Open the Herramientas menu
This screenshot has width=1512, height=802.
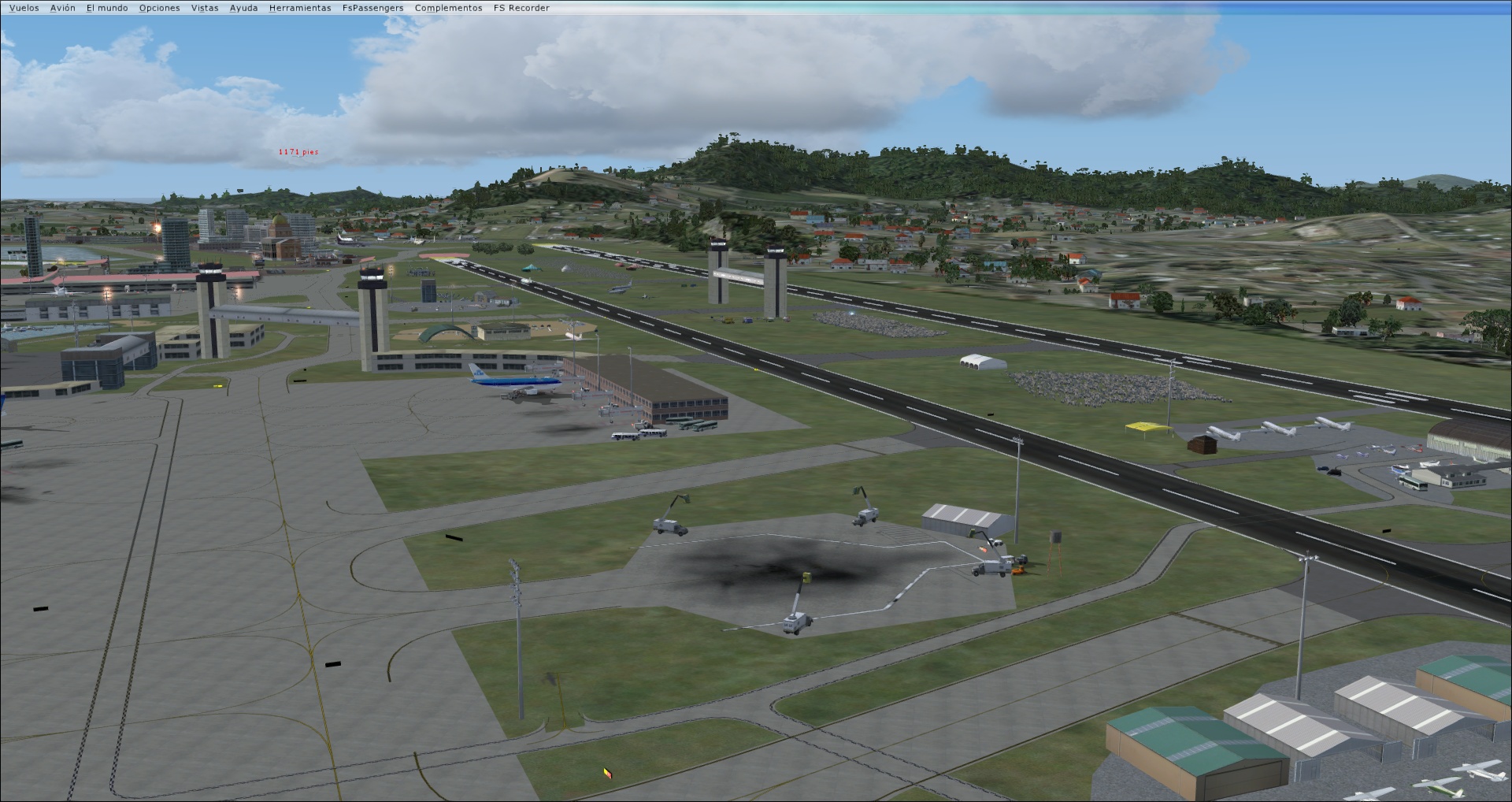point(299,7)
